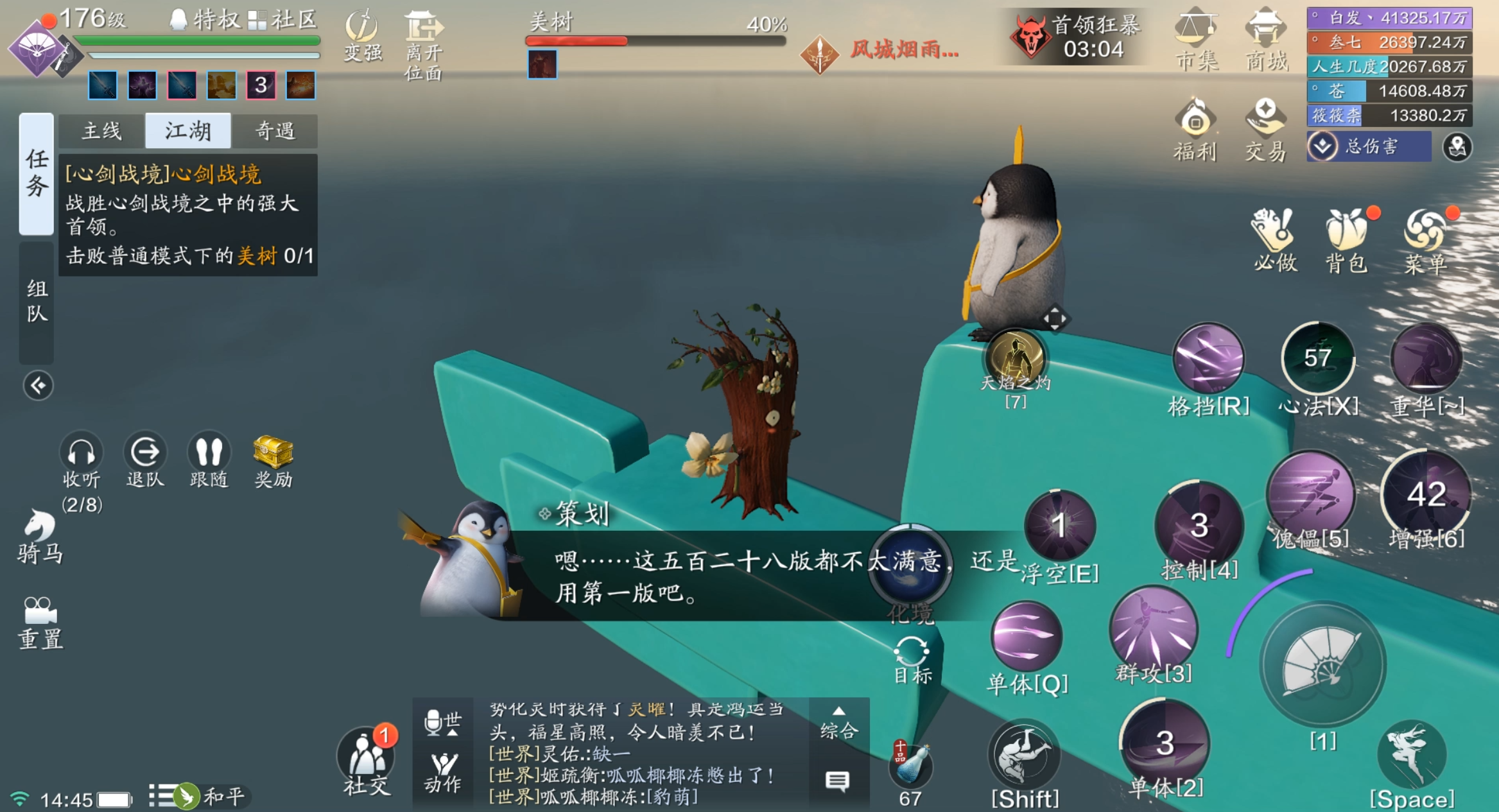
Task: Mount up with the 骑马 button
Action: click(40, 536)
